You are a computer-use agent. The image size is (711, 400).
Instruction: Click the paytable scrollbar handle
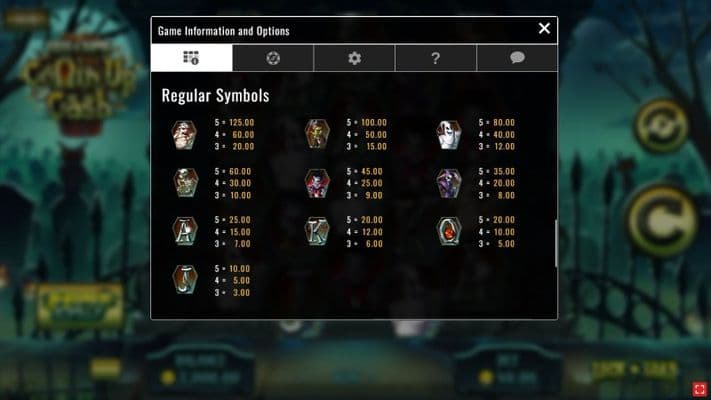(556, 243)
